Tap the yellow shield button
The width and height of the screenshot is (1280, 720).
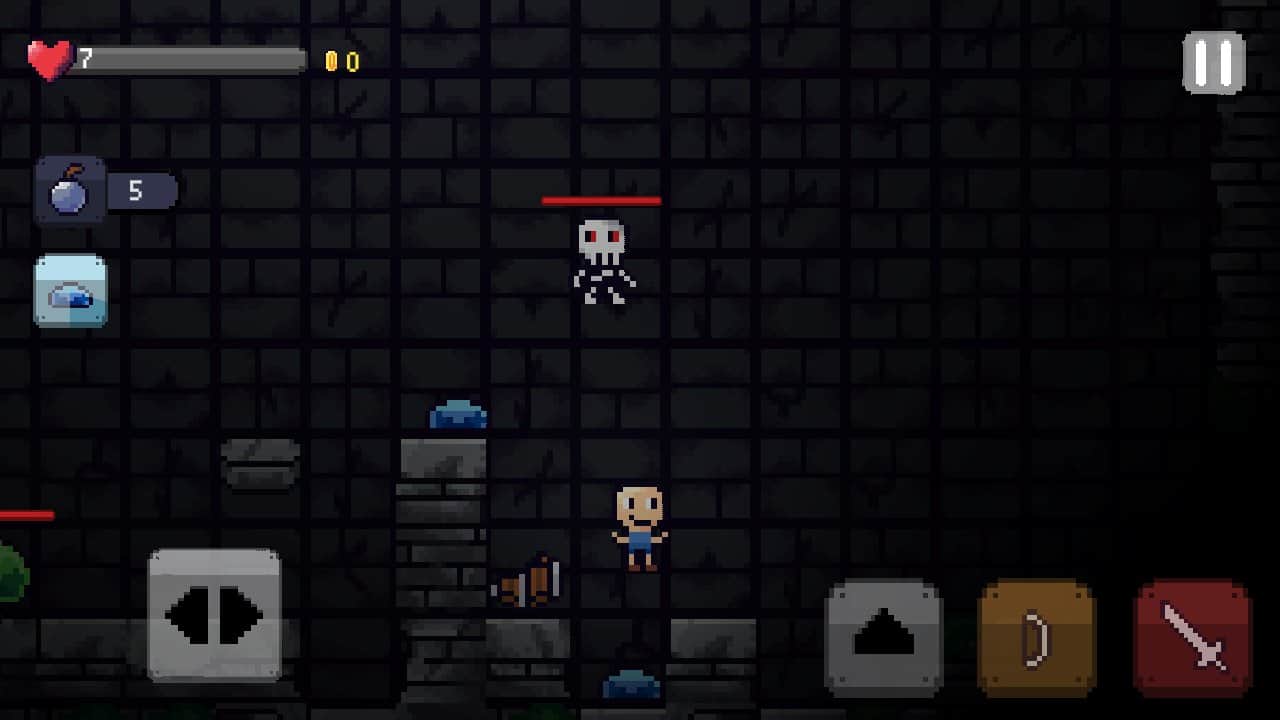pos(1037,637)
